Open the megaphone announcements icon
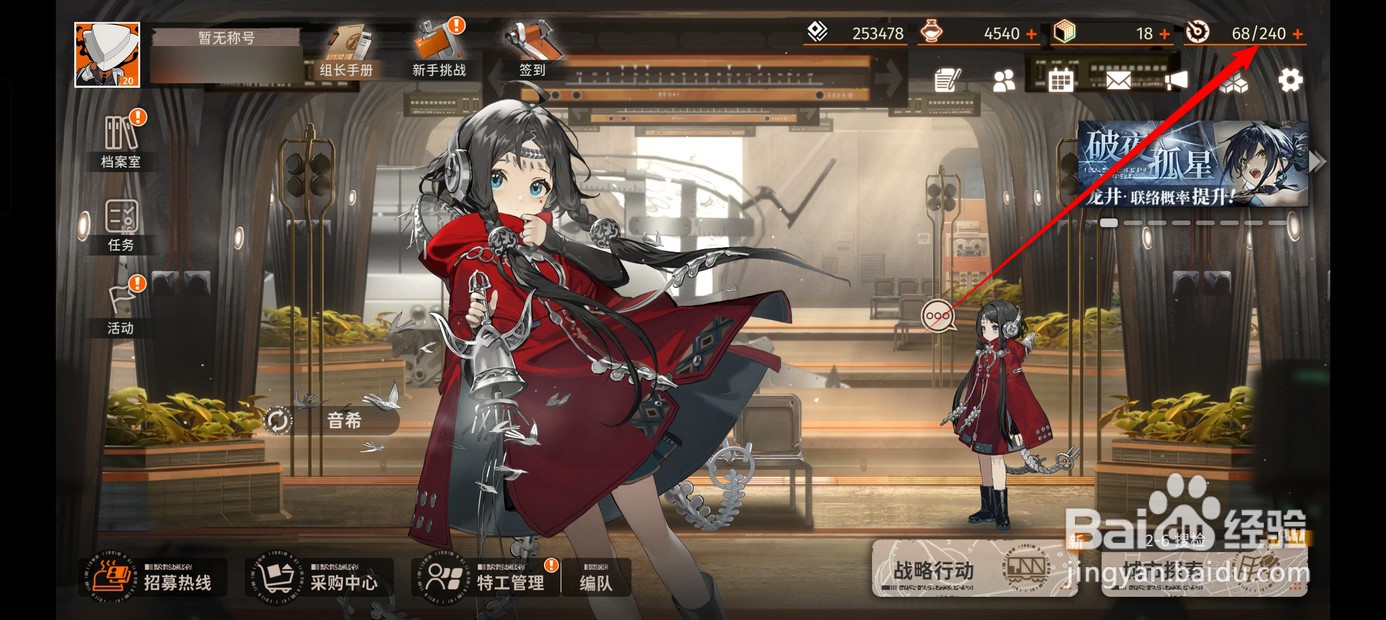The width and height of the screenshot is (1386, 620). tap(1176, 80)
